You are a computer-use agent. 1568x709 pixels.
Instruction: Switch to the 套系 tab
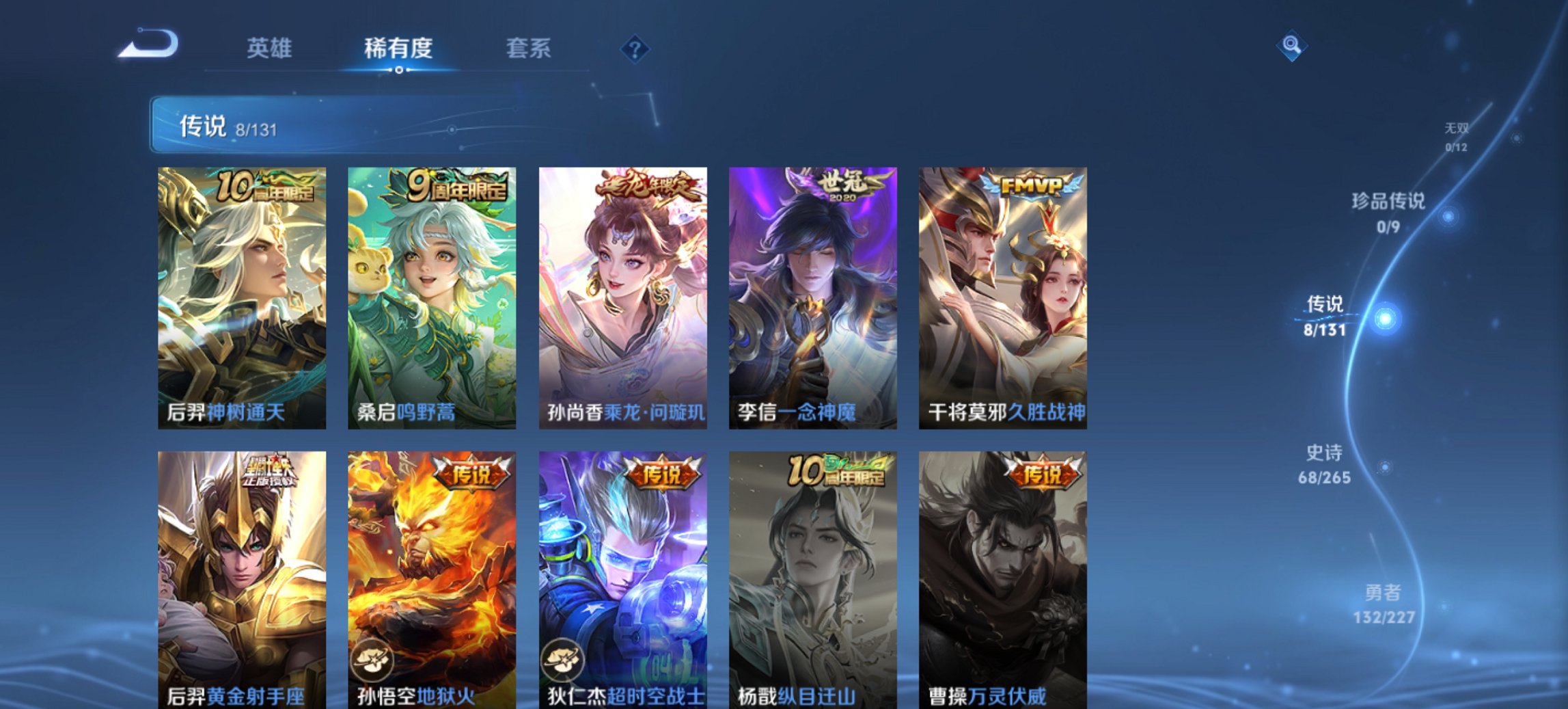click(529, 48)
